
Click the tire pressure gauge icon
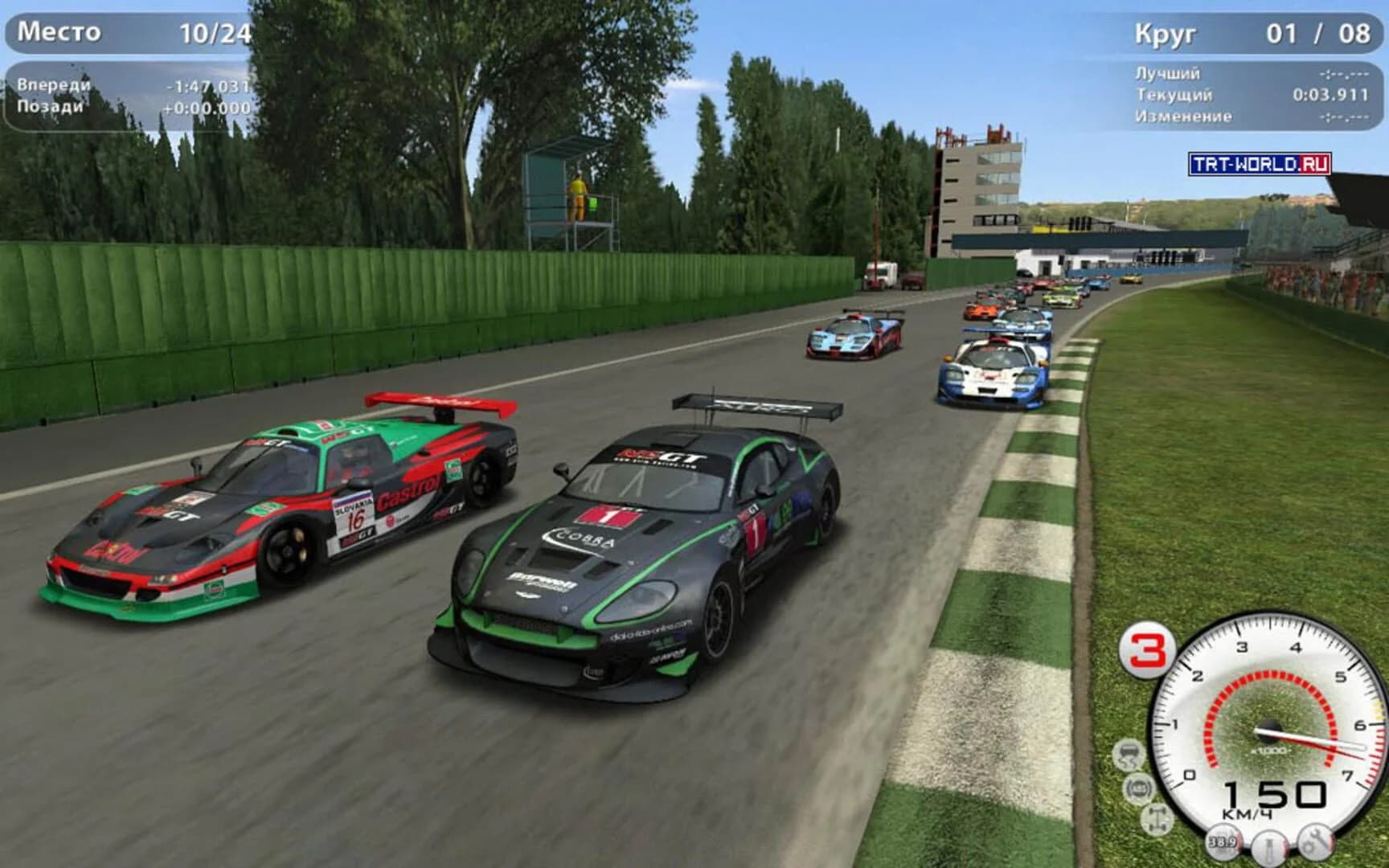(1270, 848)
